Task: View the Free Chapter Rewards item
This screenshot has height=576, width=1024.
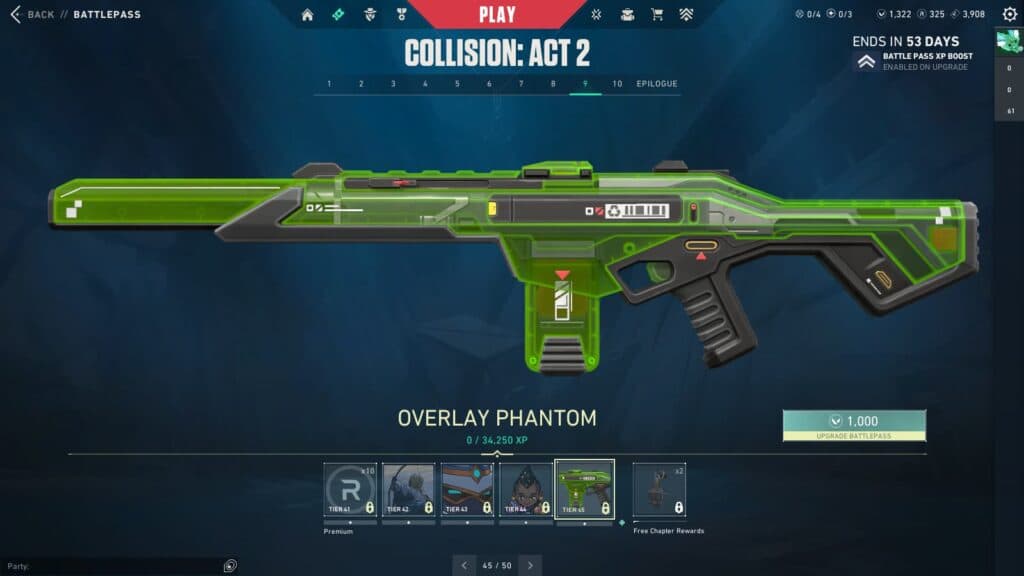Action: click(x=660, y=489)
